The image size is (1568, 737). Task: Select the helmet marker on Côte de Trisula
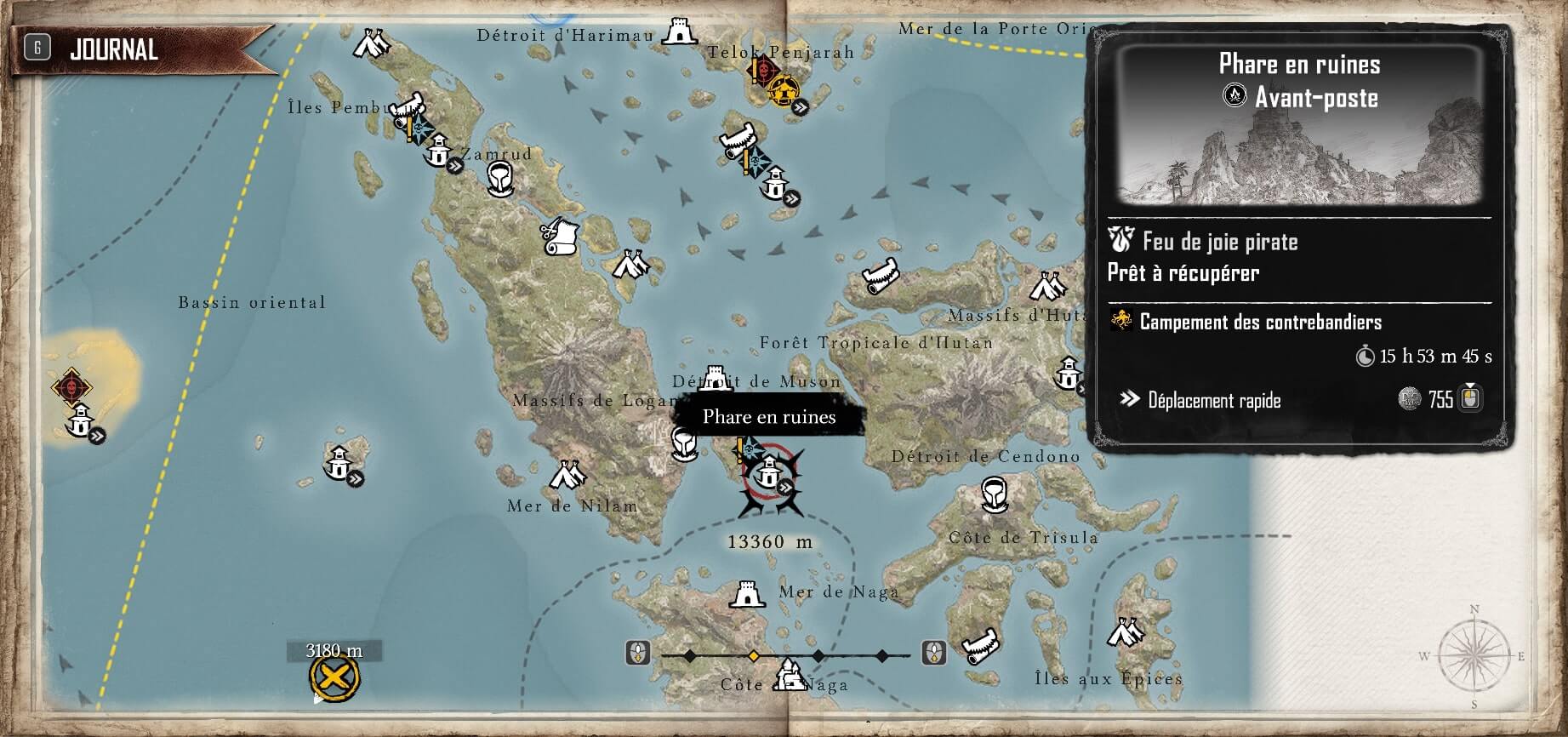pos(993,493)
